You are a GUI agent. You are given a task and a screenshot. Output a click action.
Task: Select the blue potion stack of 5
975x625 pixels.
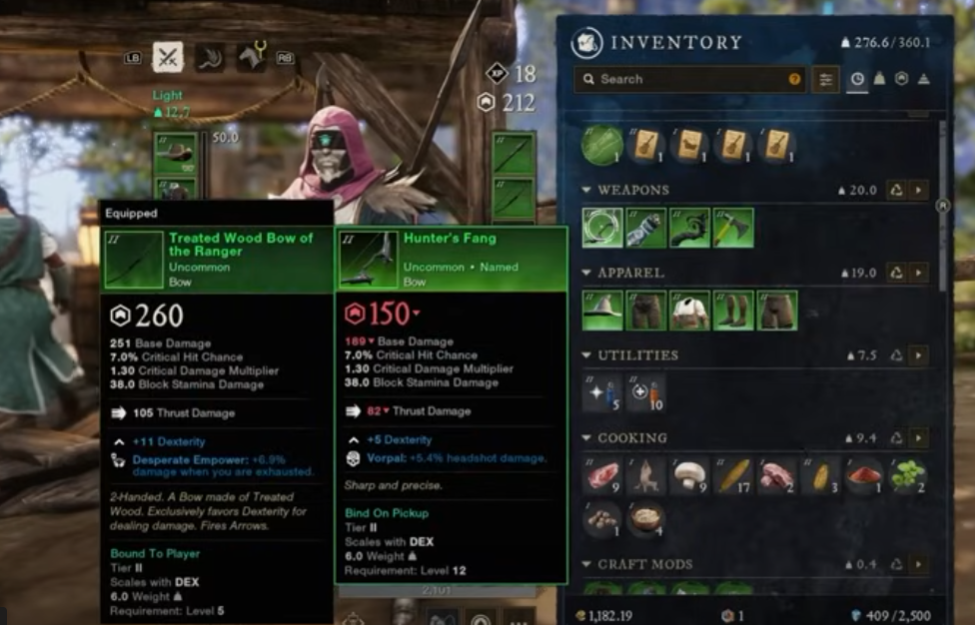pos(604,393)
